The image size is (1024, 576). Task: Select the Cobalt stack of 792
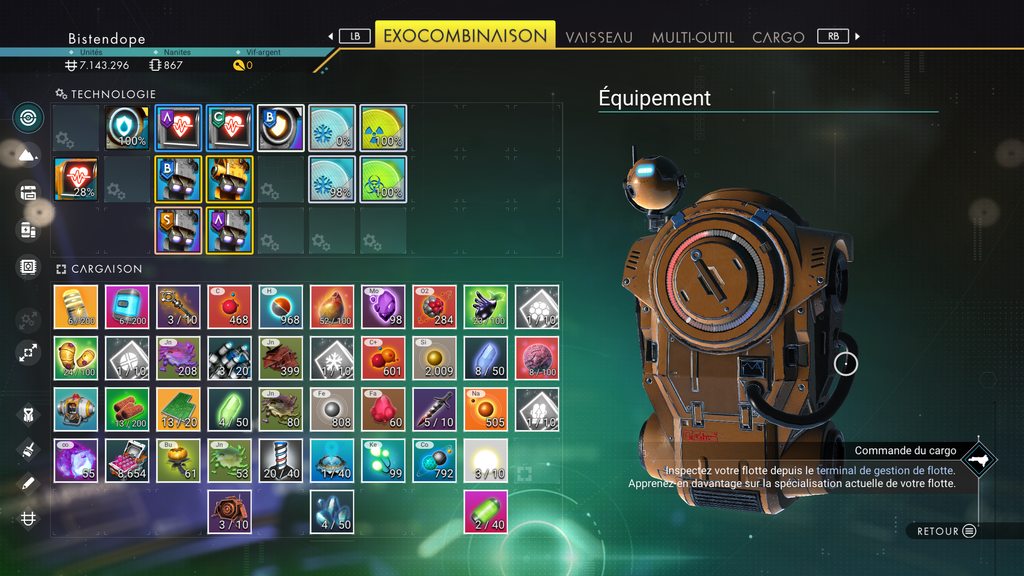pyautogui.click(x=434, y=460)
